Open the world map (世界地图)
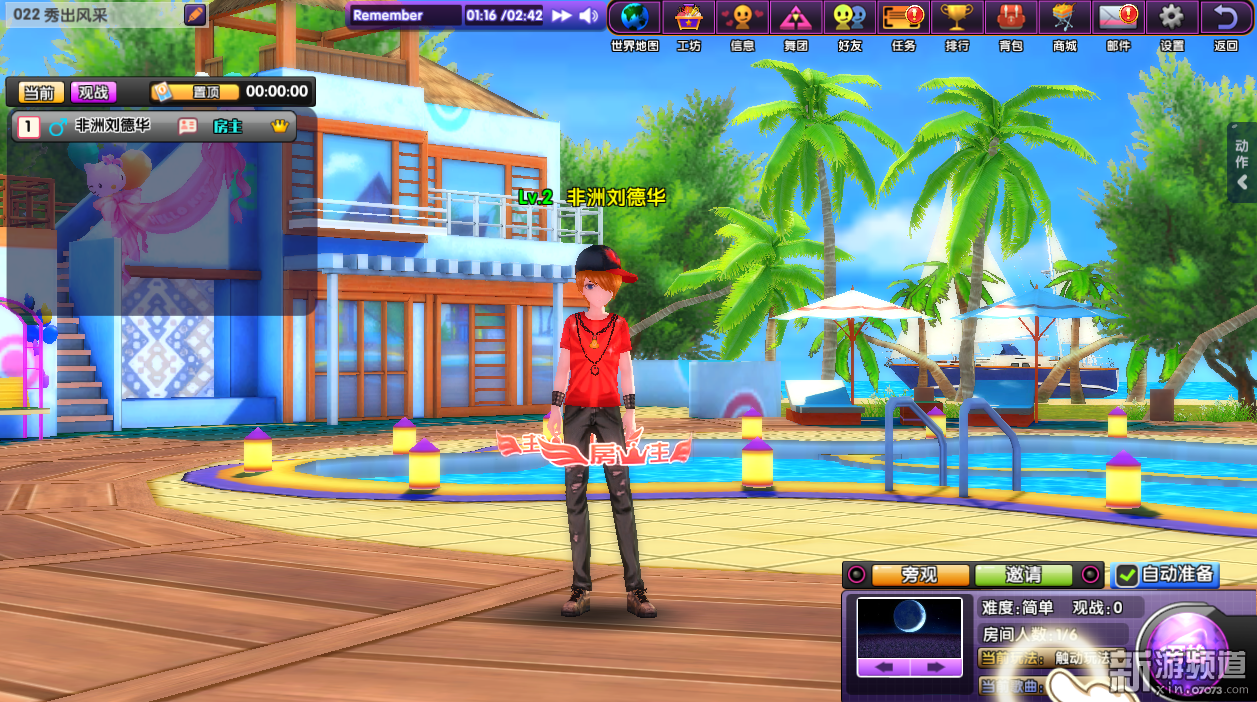1257x702 pixels. (x=635, y=18)
